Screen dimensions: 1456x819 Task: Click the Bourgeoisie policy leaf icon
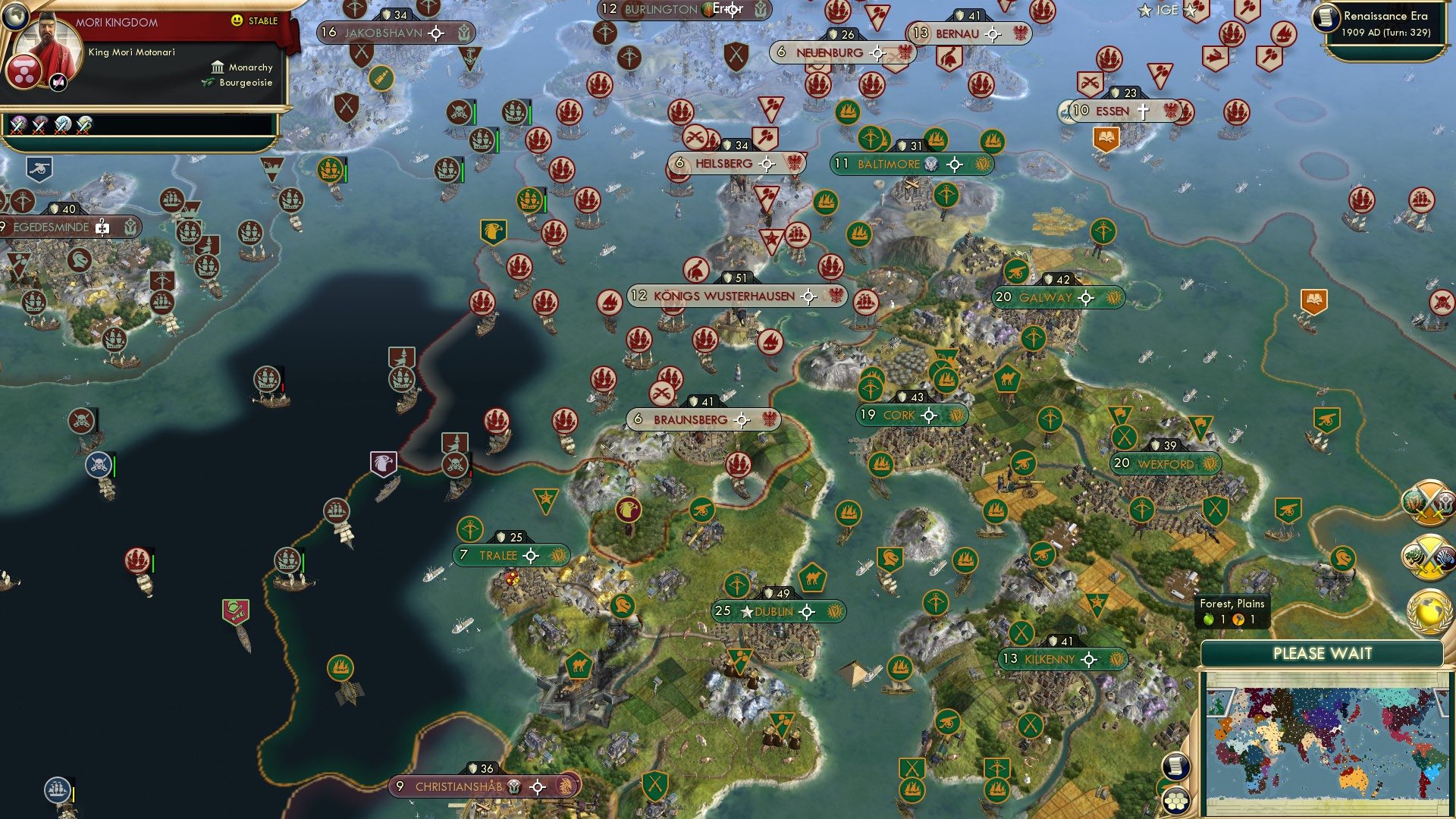tap(207, 83)
